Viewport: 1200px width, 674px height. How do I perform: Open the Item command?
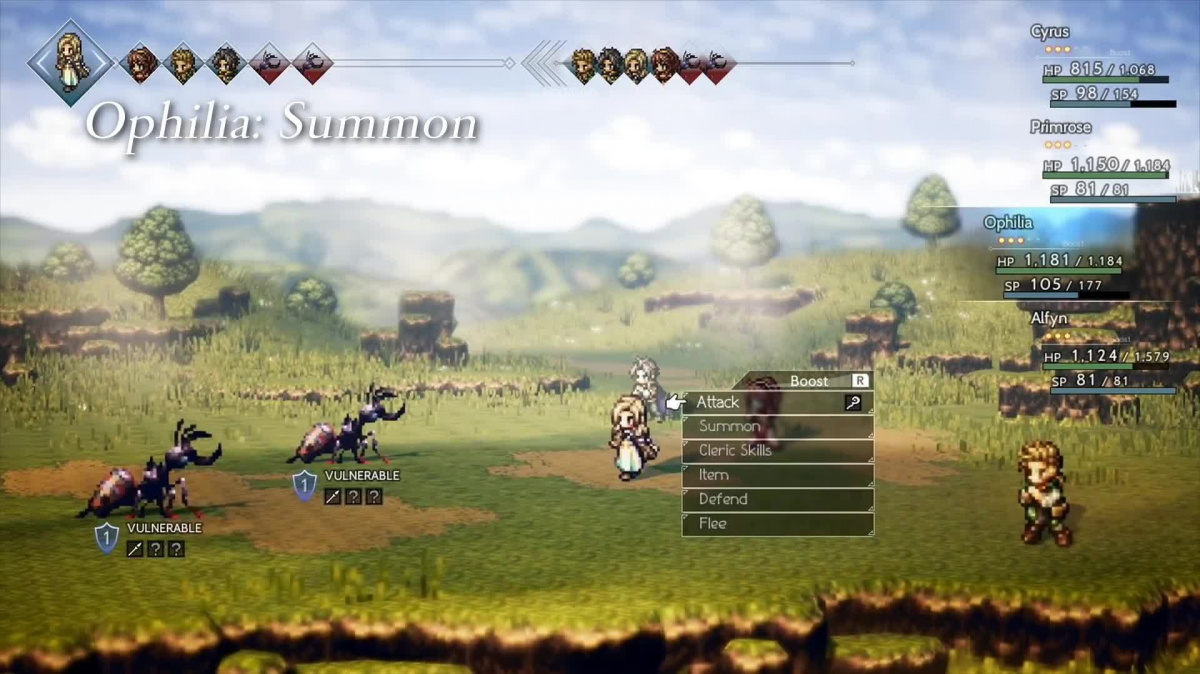pos(776,475)
